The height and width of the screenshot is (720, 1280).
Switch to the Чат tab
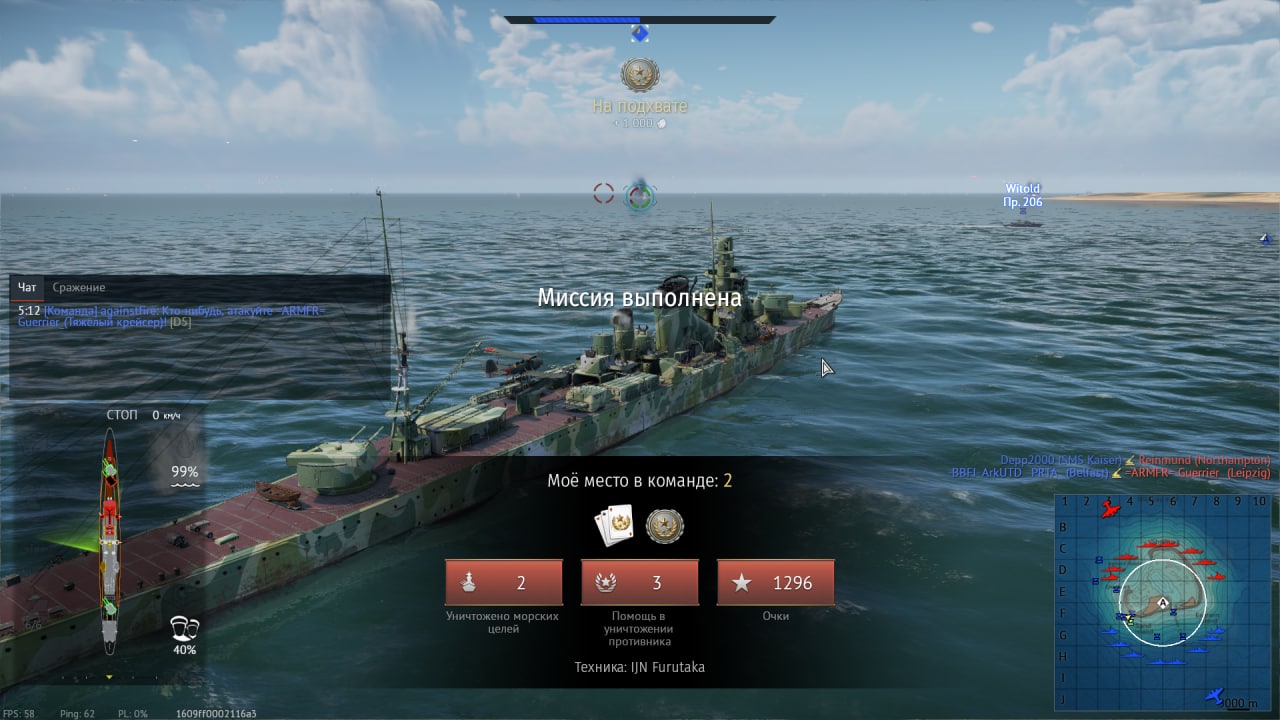point(27,288)
